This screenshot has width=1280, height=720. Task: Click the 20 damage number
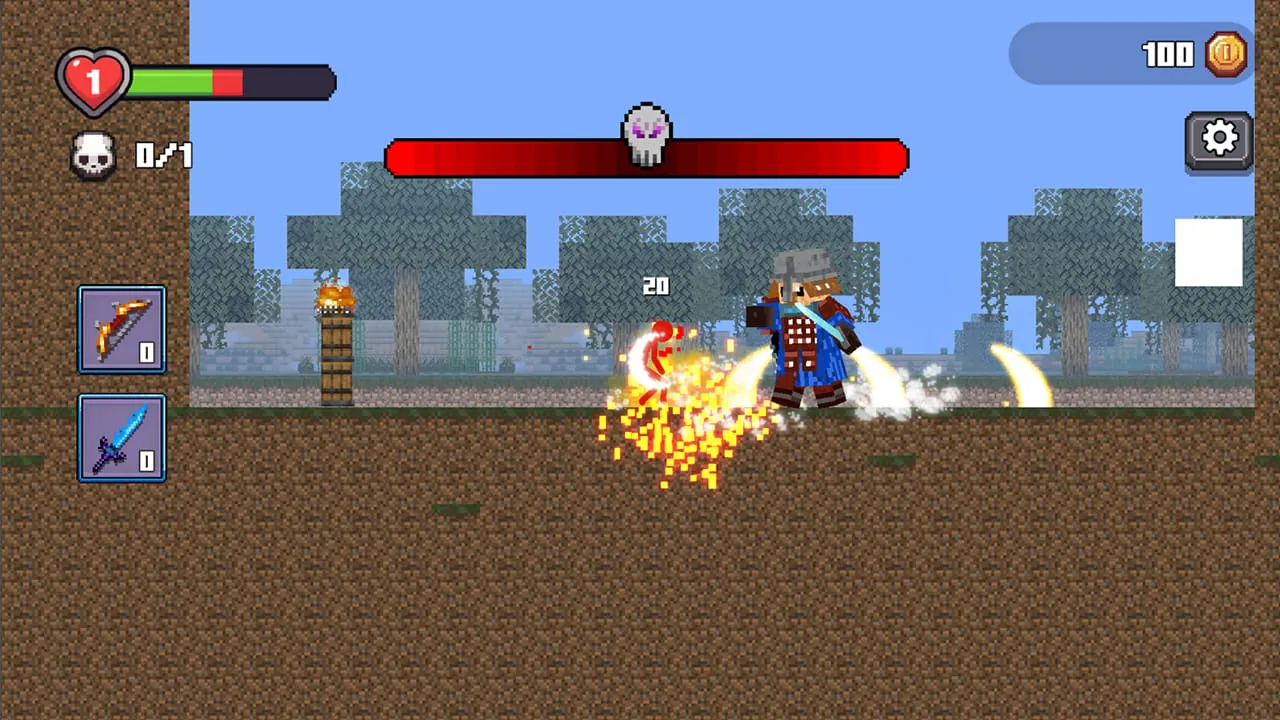[656, 287]
